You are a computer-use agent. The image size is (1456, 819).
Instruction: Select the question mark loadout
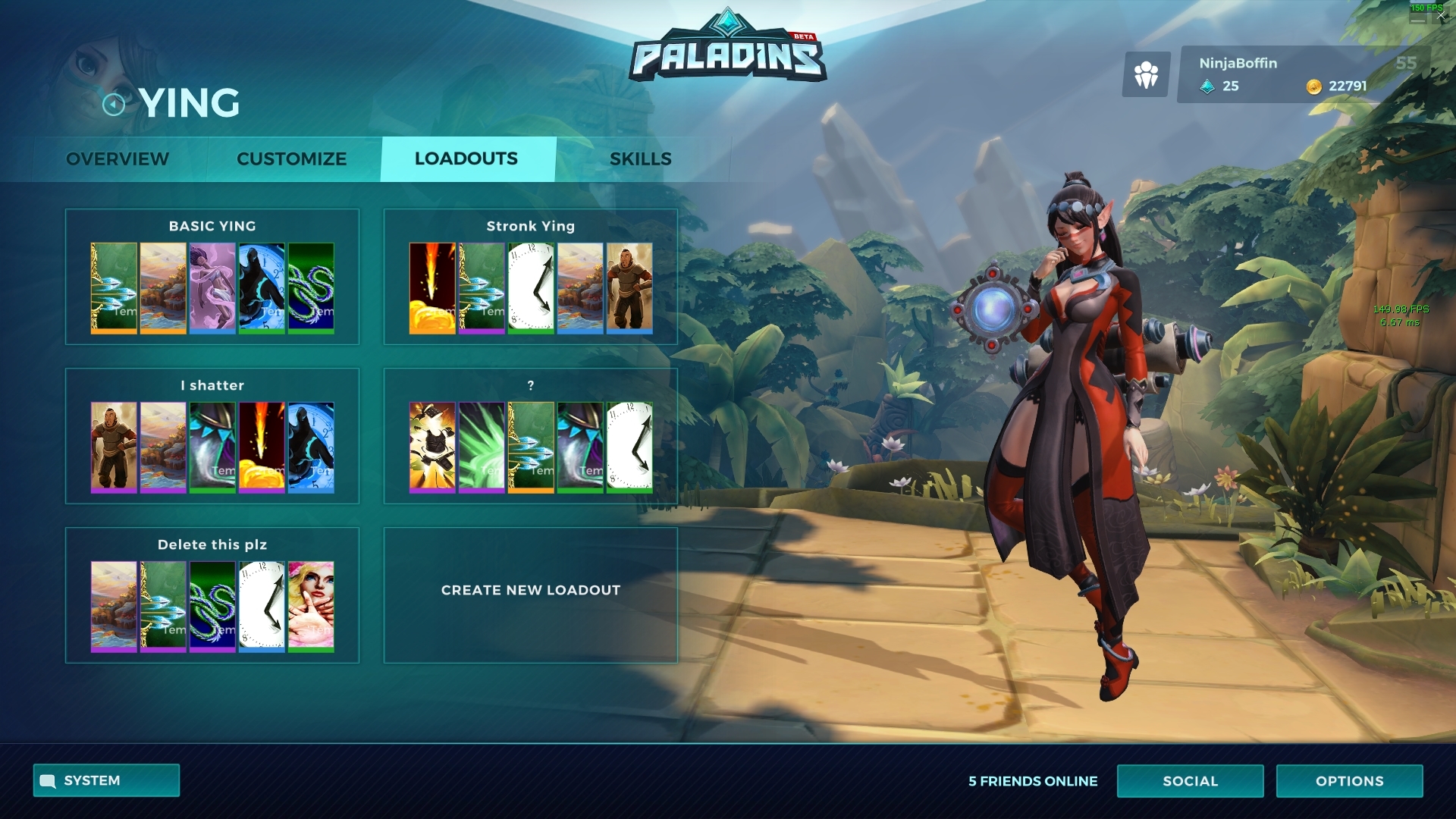530,386
